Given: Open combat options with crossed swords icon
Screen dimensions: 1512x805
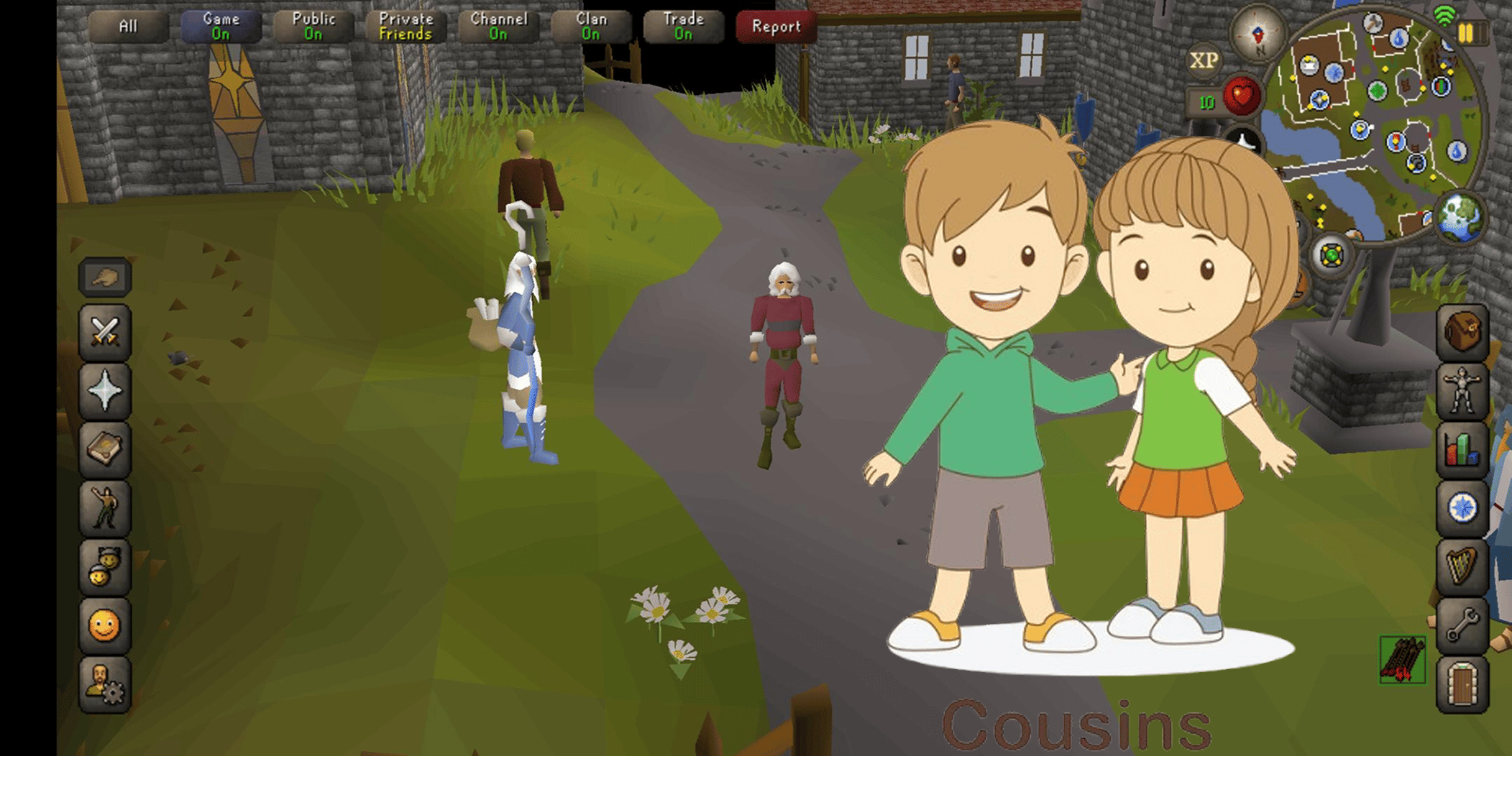Looking at the screenshot, I should [x=105, y=331].
